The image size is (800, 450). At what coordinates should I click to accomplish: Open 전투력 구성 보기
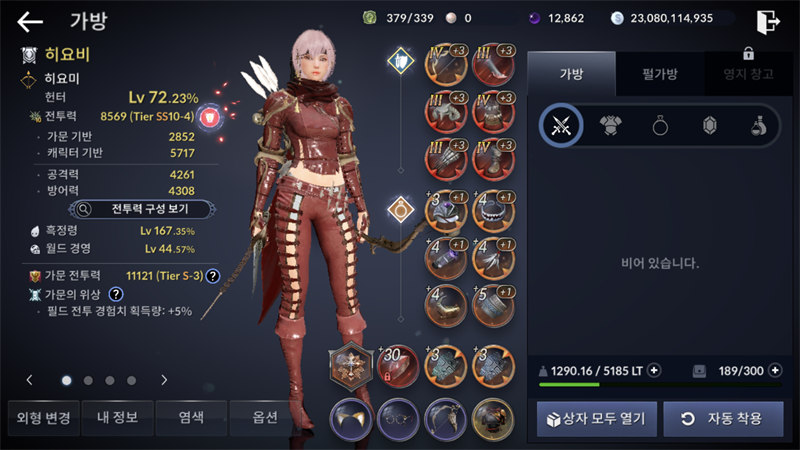point(142,209)
